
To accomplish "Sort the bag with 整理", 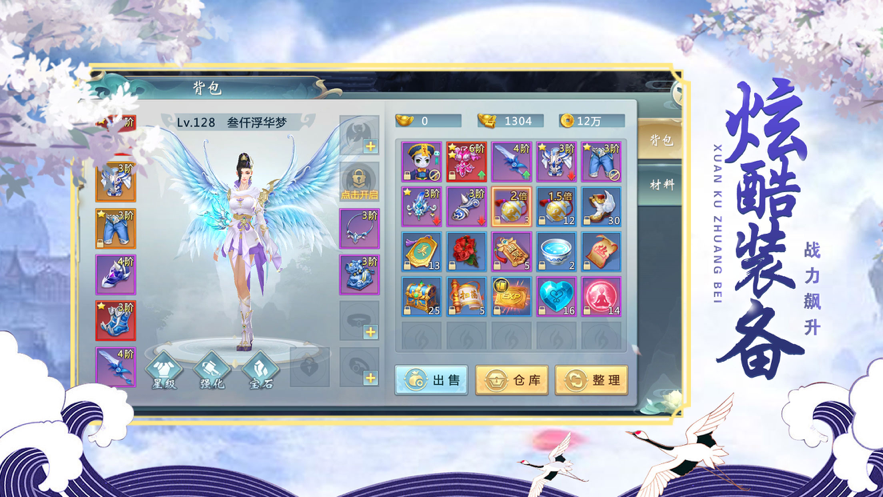I will click(x=590, y=380).
